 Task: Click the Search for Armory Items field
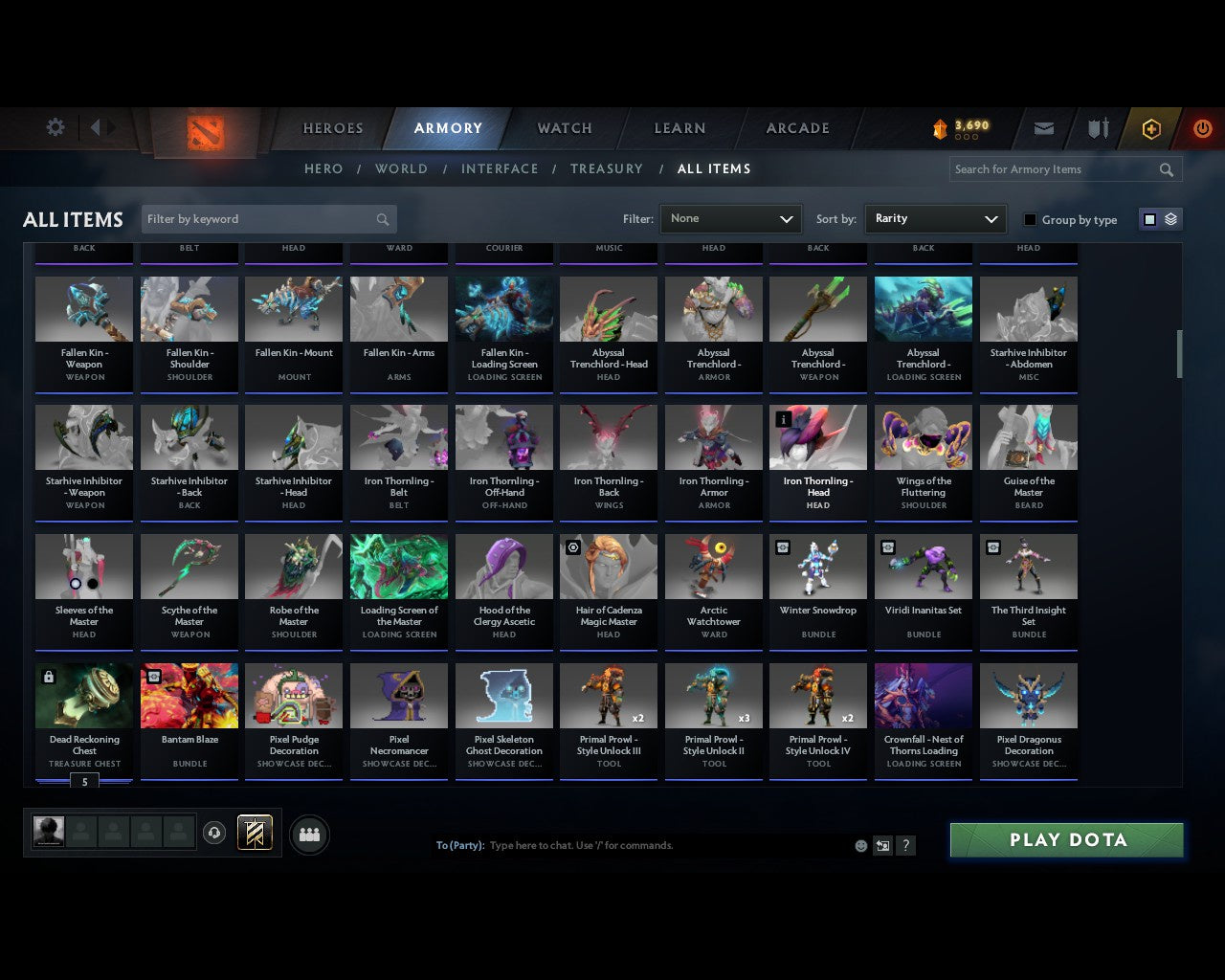pos(1053,169)
